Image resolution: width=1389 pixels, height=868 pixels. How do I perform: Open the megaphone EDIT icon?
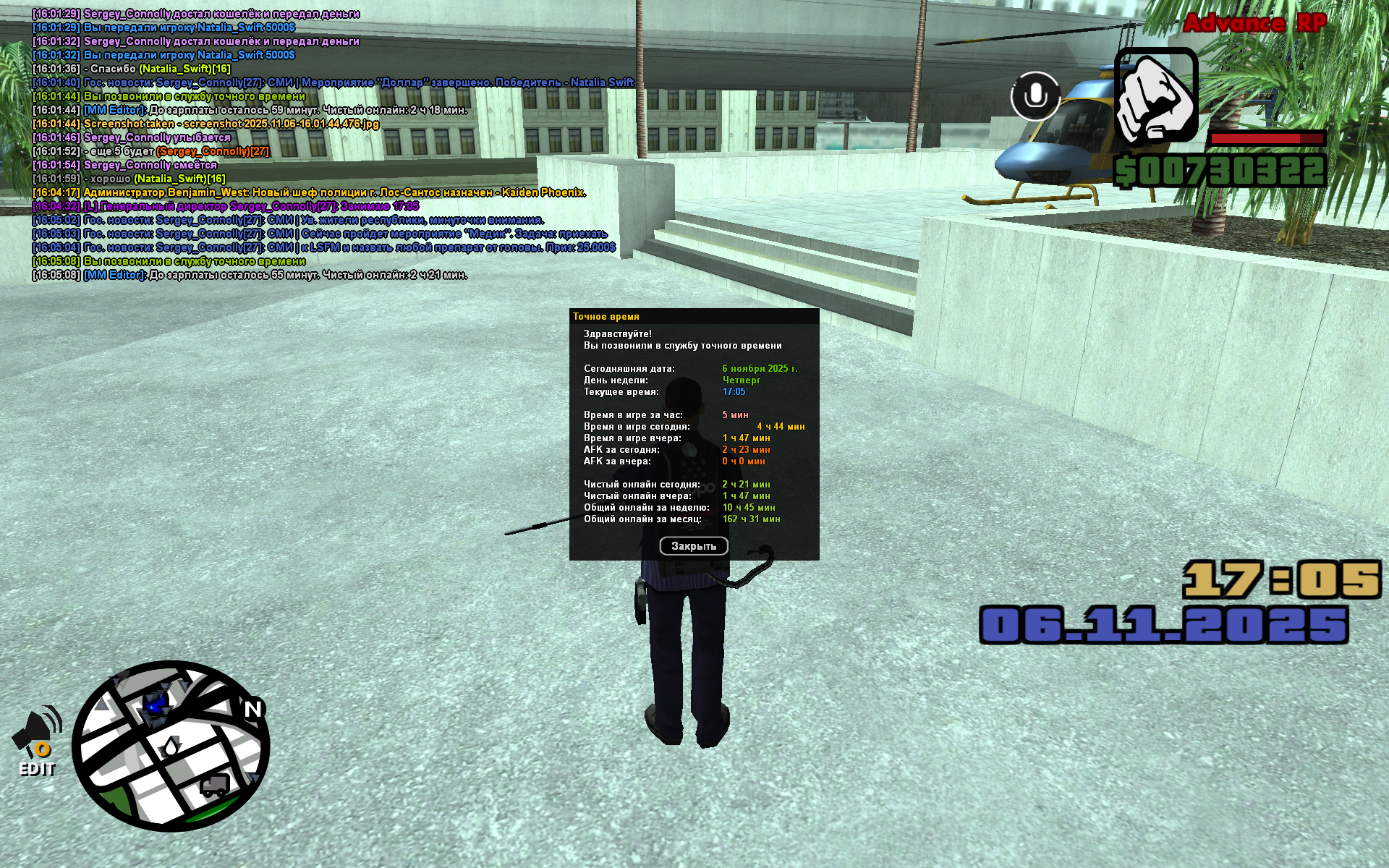pos(38,741)
